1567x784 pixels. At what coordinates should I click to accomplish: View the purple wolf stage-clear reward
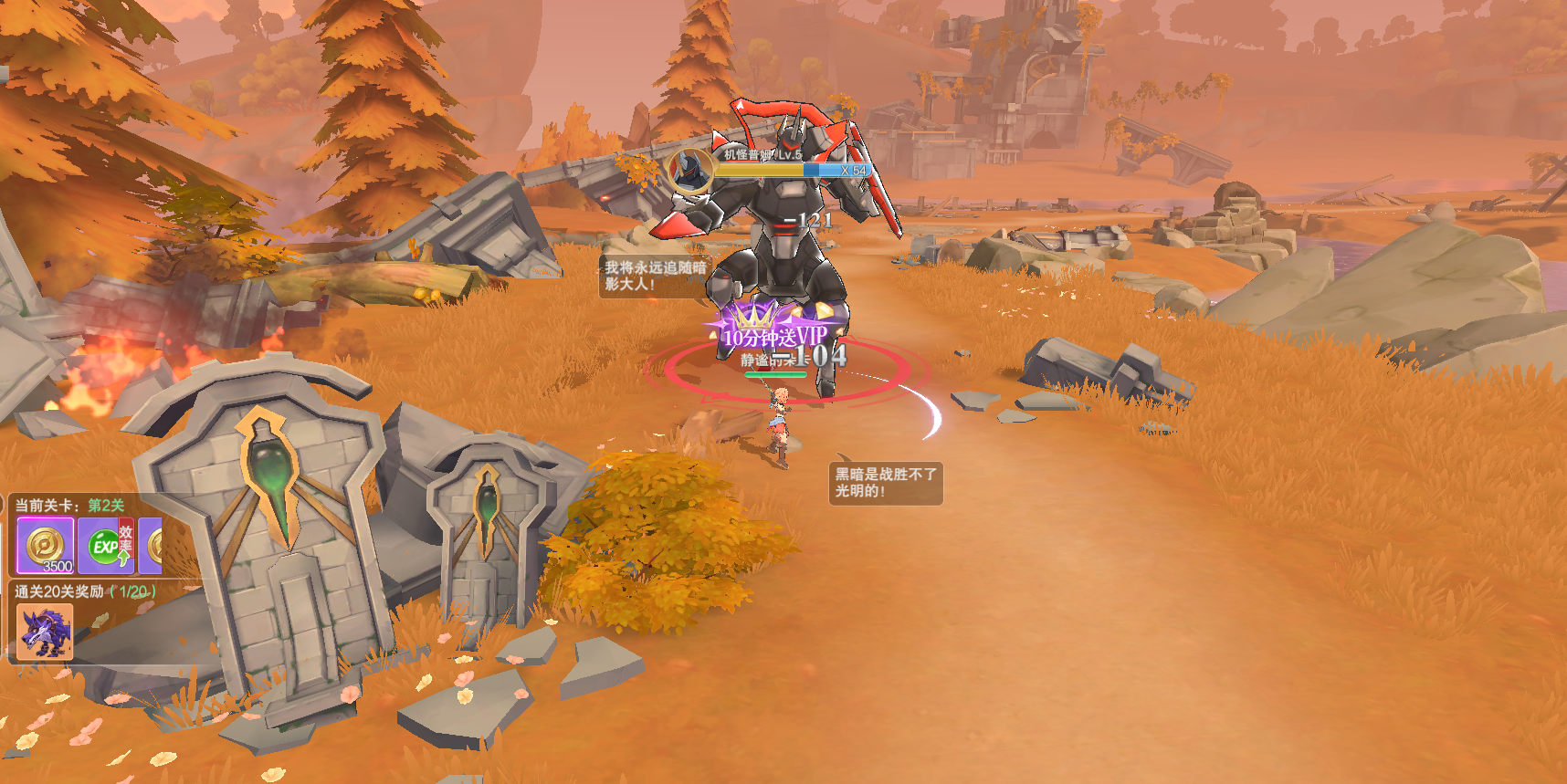click(44, 632)
